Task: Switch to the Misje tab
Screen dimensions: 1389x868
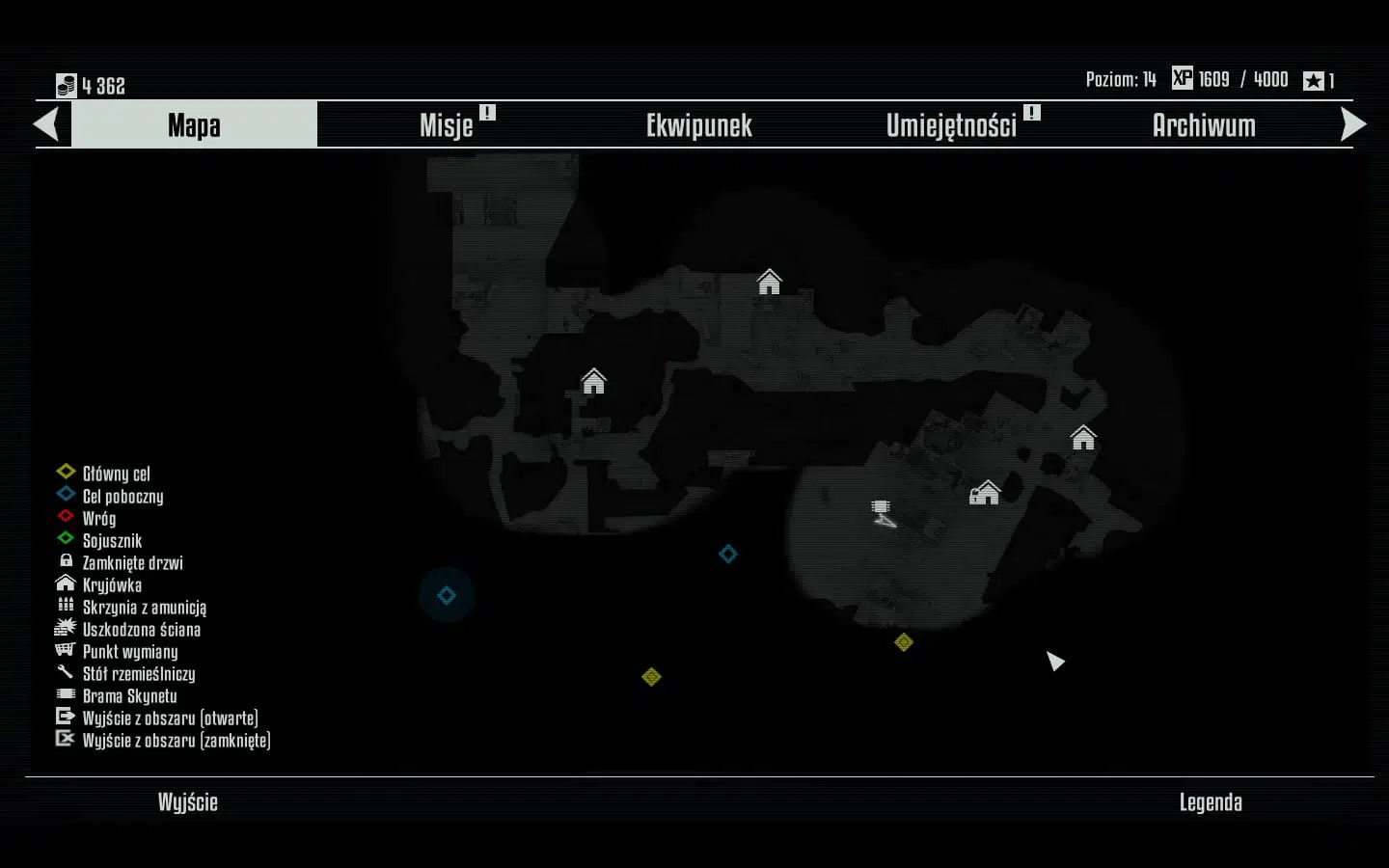Action: pyautogui.click(x=447, y=125)
